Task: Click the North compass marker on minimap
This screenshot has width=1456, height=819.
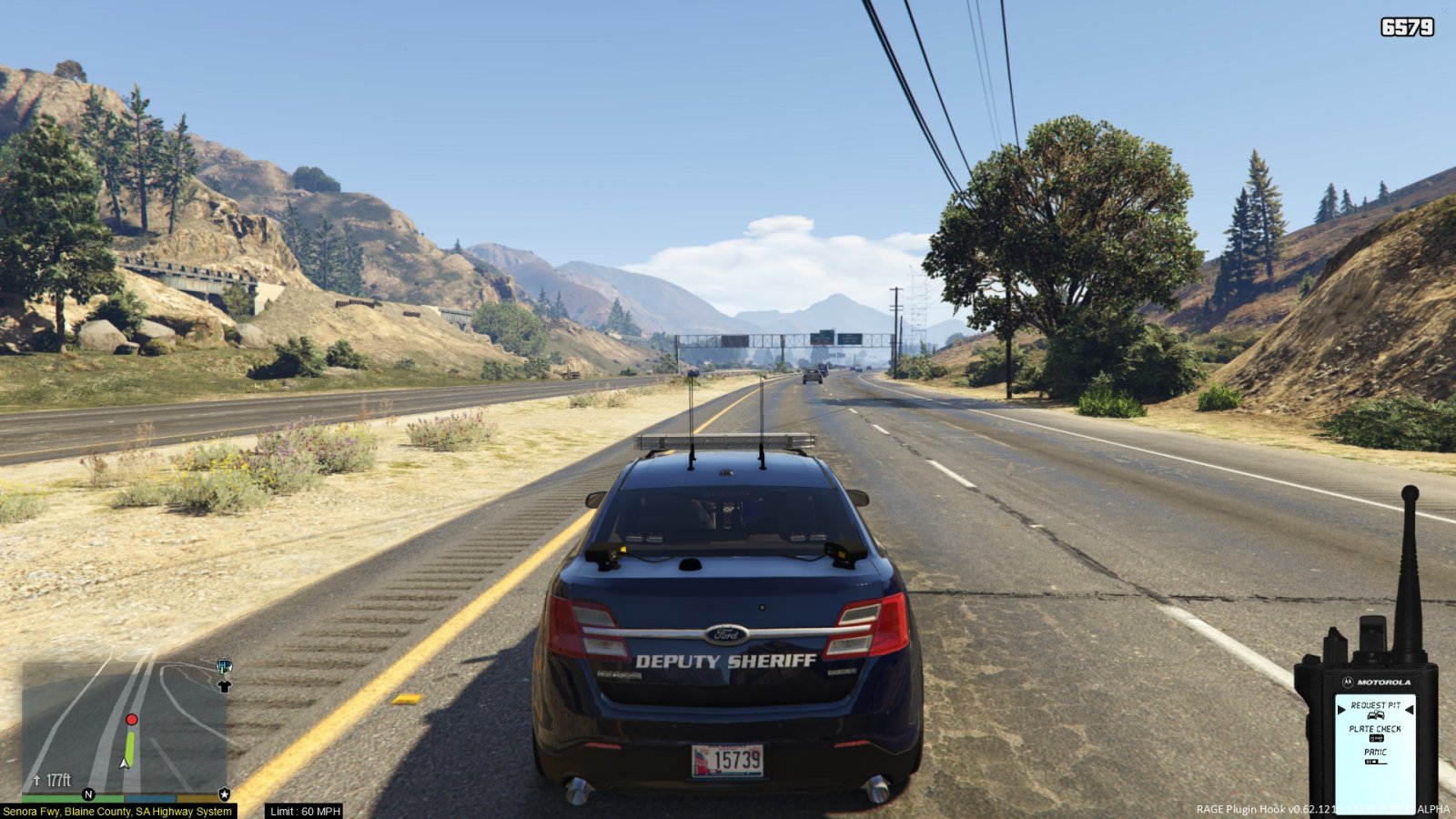Action: 88,794
